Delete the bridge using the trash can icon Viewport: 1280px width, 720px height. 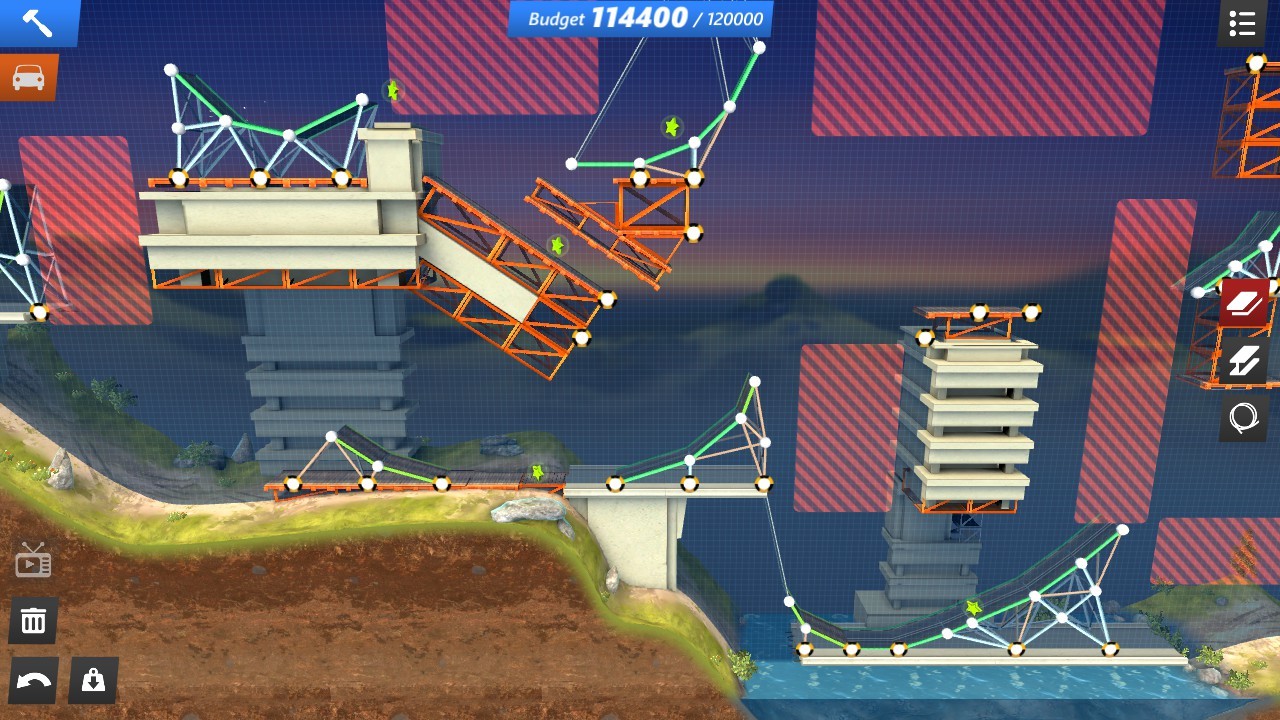pyautogui.click(x=33, y=620)
